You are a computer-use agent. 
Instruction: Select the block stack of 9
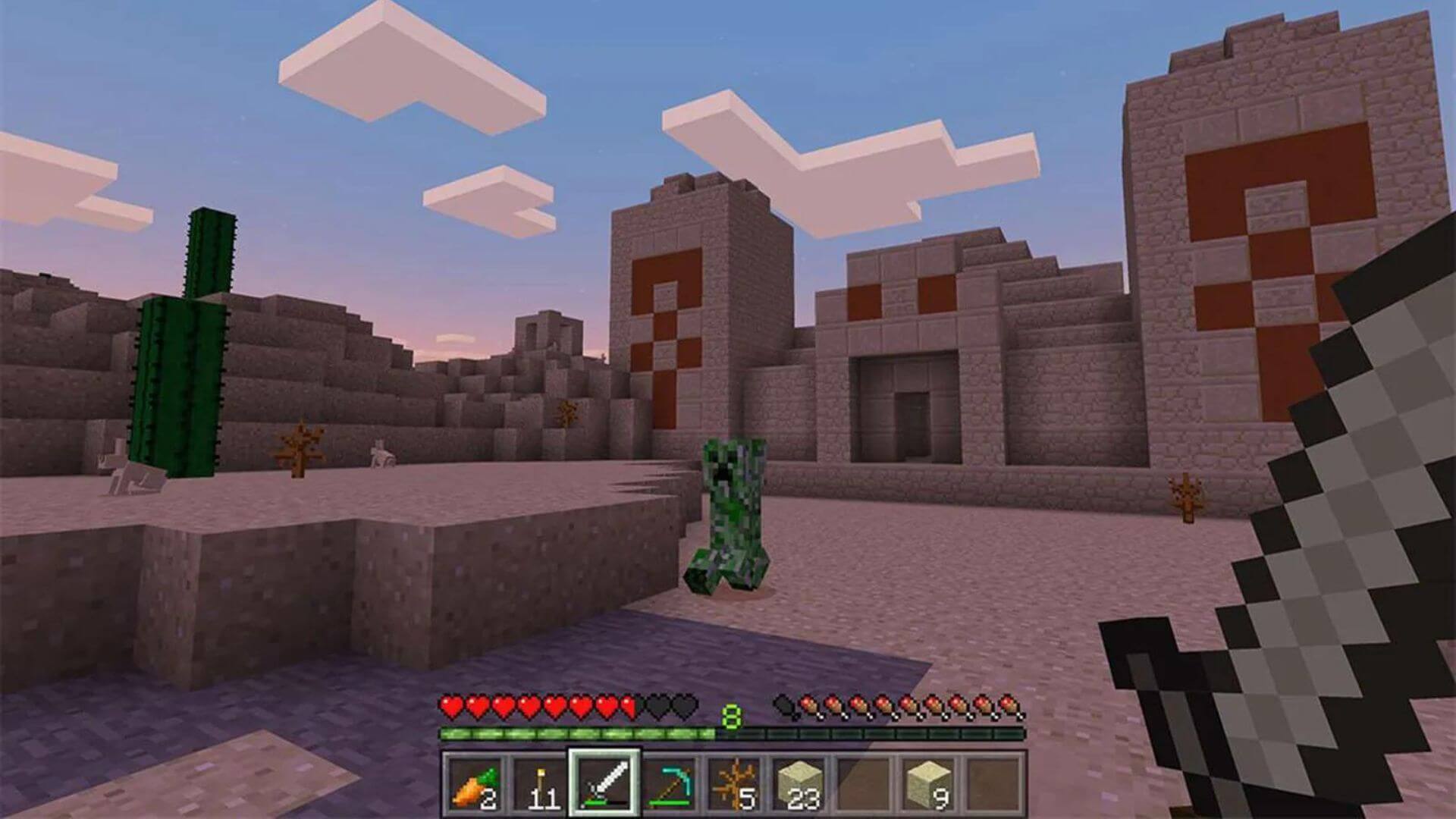tap(930, 783)
